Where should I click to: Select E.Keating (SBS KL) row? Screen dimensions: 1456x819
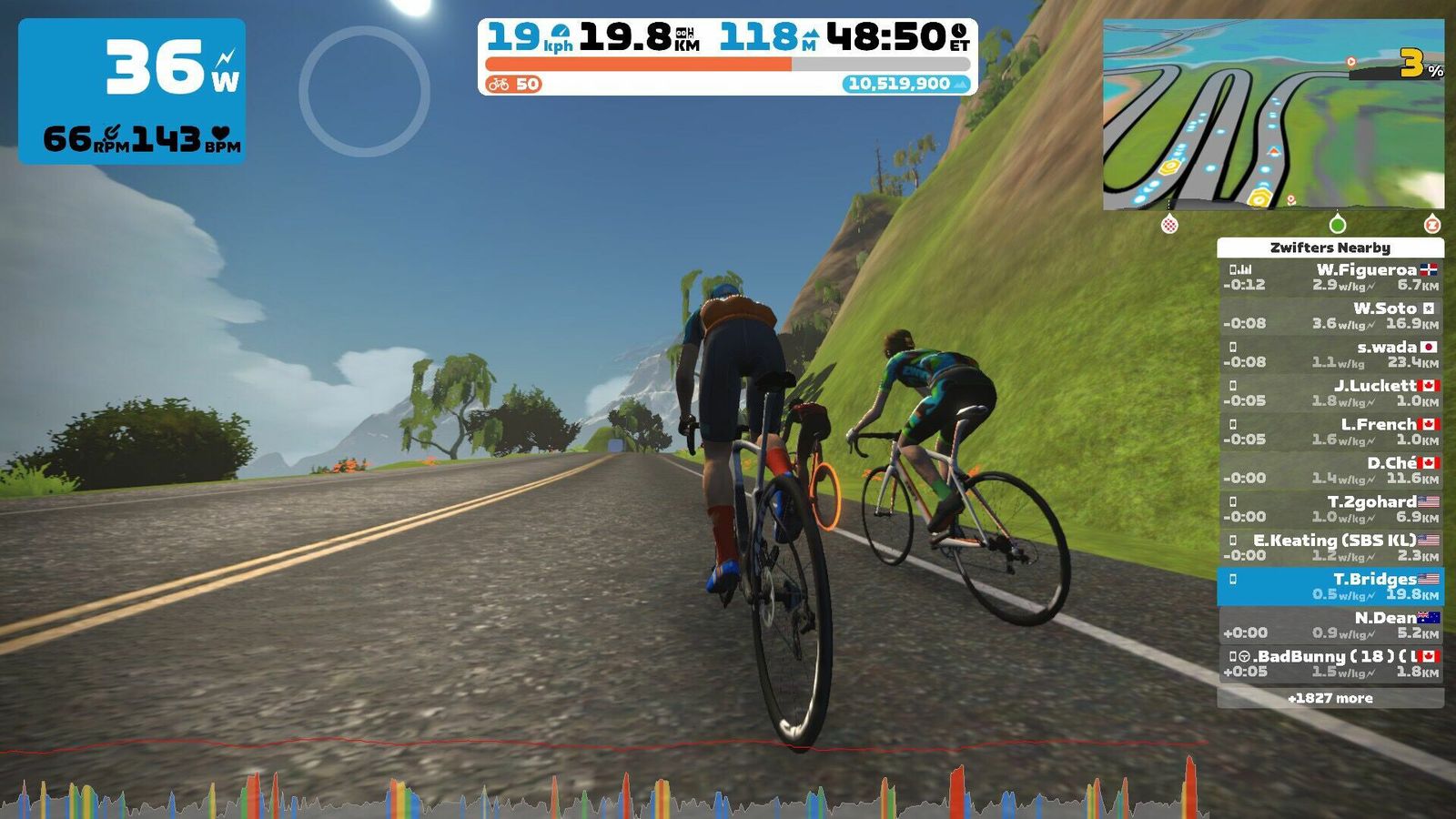pos(1330,547)
